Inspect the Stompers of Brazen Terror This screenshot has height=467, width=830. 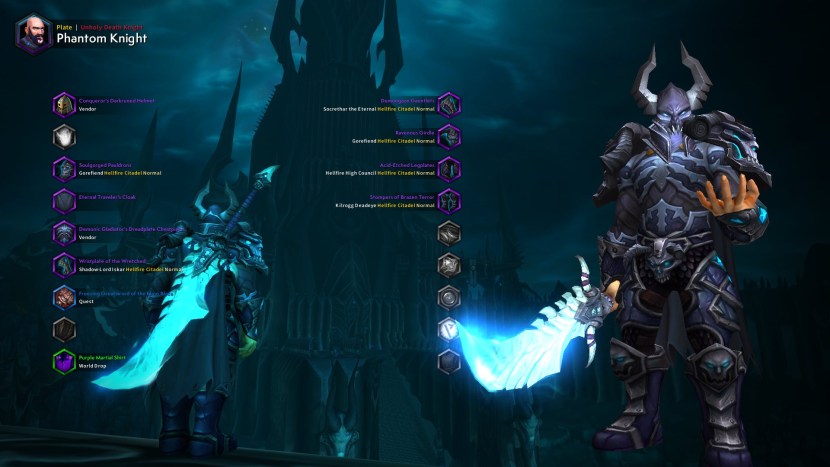(449, 201)
